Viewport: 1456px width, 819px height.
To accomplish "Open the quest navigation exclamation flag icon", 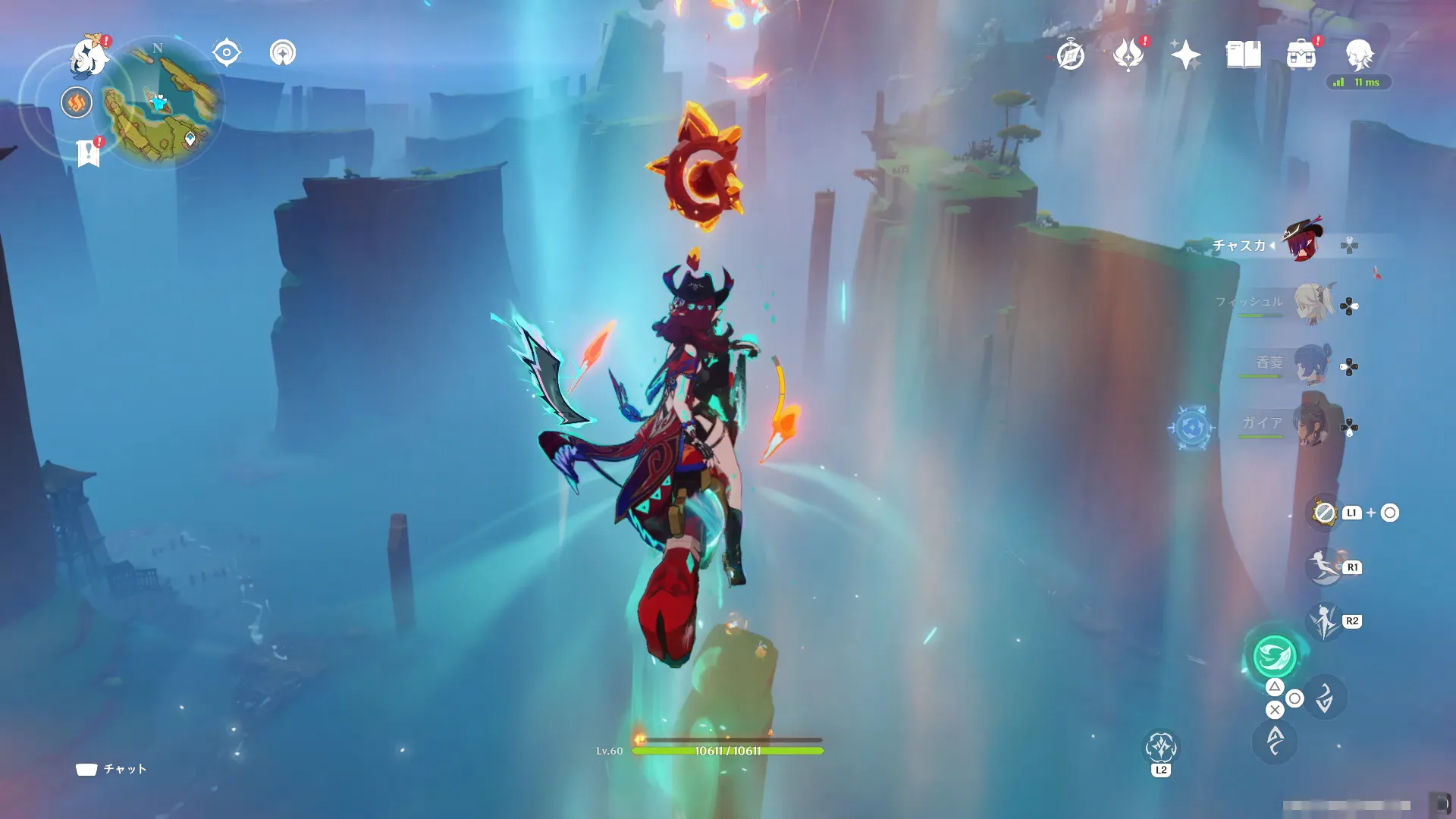I will (x=89, y=153).
